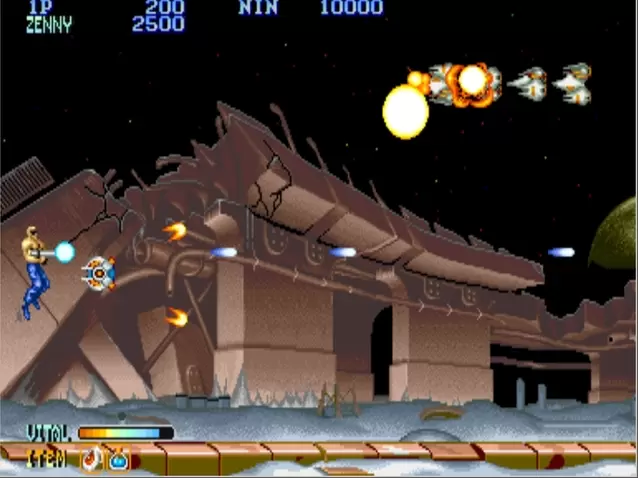Image resolution: width=638 pixels, height=478 pixels.
Task: Select the blue potion item icon
Action: pyautogui.click(x=118, y=459)
